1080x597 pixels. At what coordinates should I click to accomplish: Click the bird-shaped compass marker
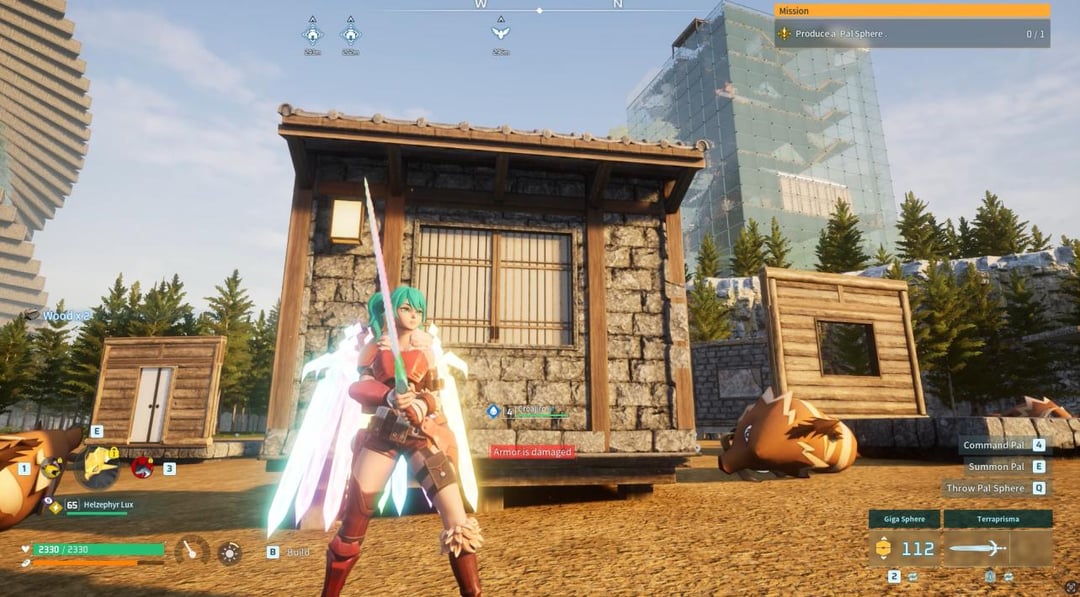pyautogui.click(x=500, y=33)
